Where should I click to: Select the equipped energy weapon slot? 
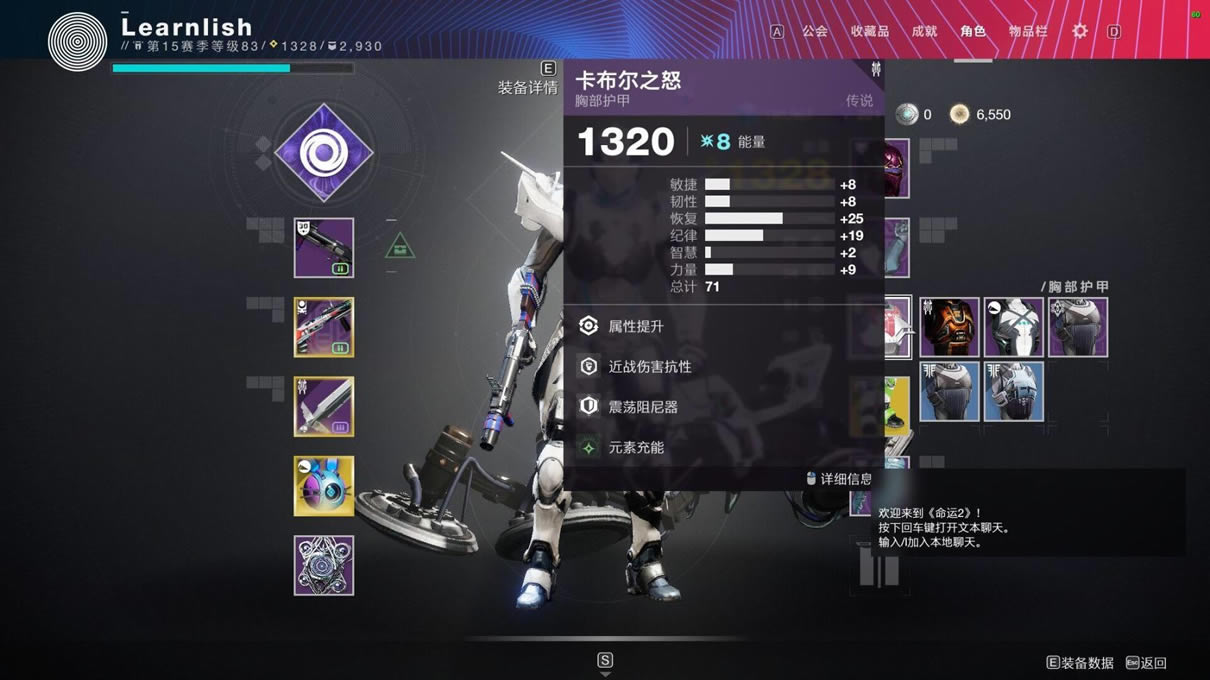click(323, 327)
